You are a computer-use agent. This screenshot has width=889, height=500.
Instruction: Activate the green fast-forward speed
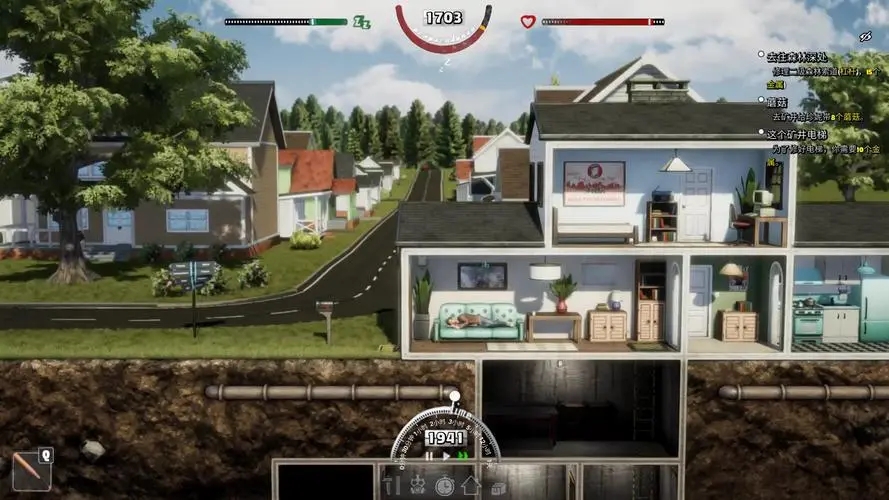click(x=462, y=456)
